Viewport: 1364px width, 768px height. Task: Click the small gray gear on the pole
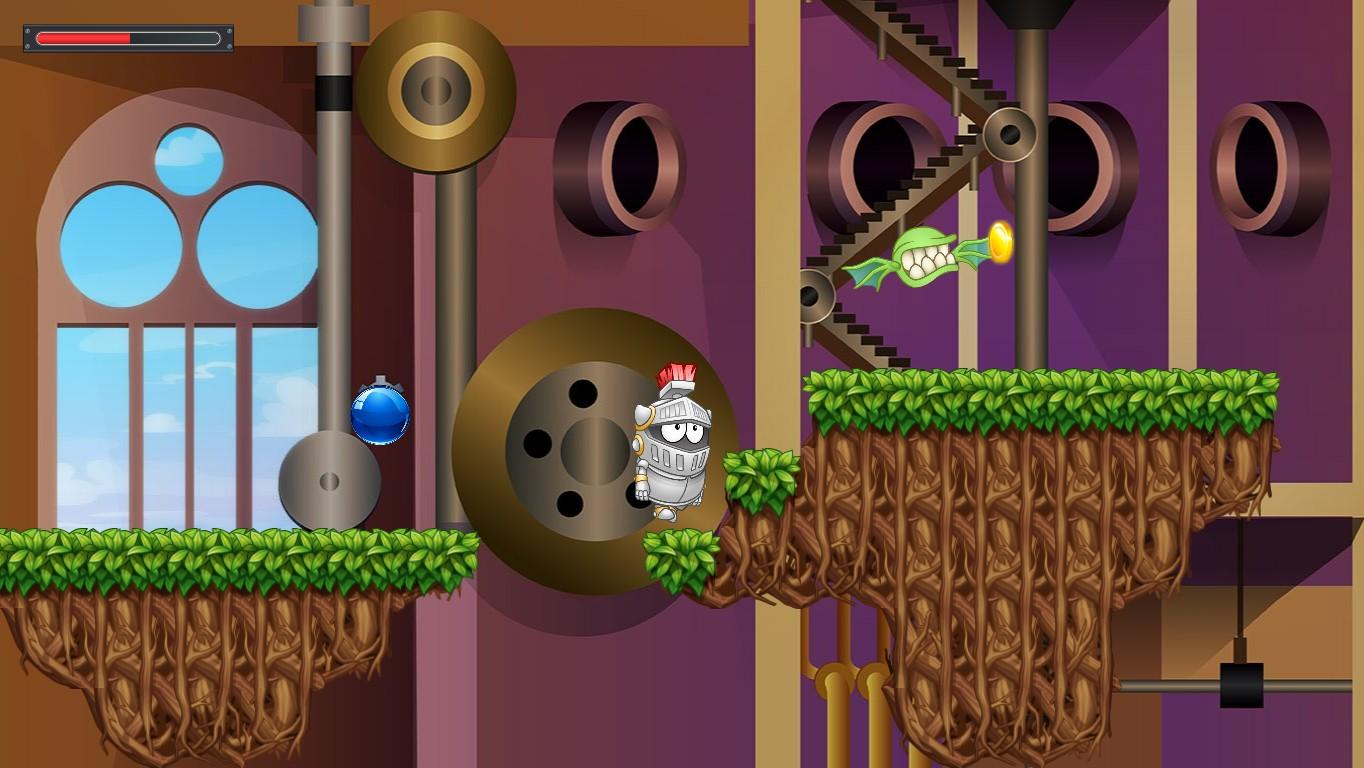pyautogui.click(x=330, y=482)
